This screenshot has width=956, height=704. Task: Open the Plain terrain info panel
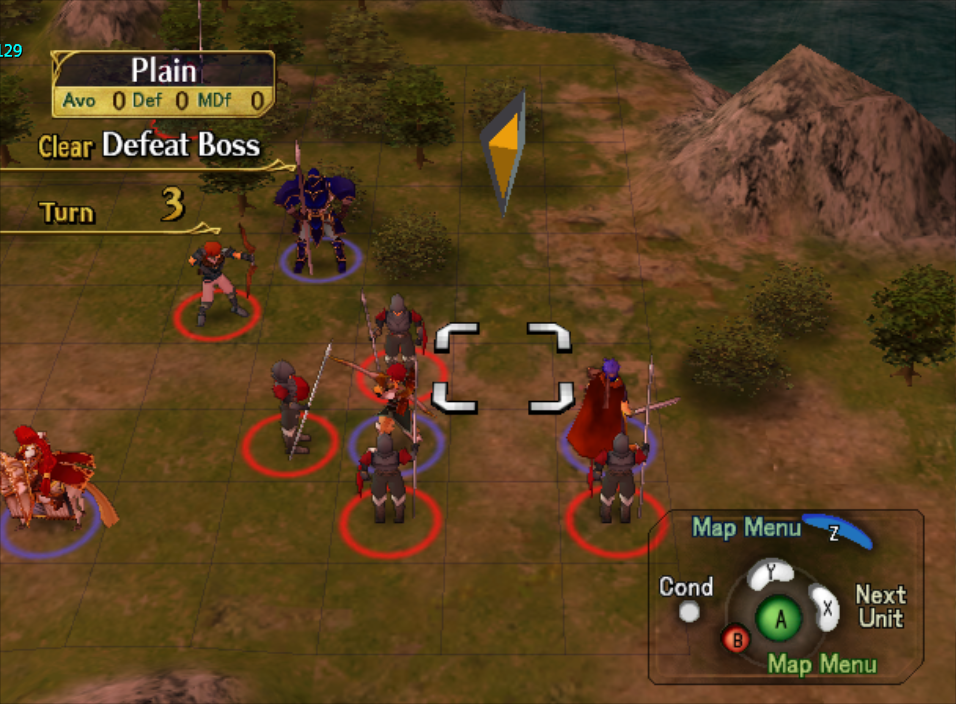pos(163,84)
